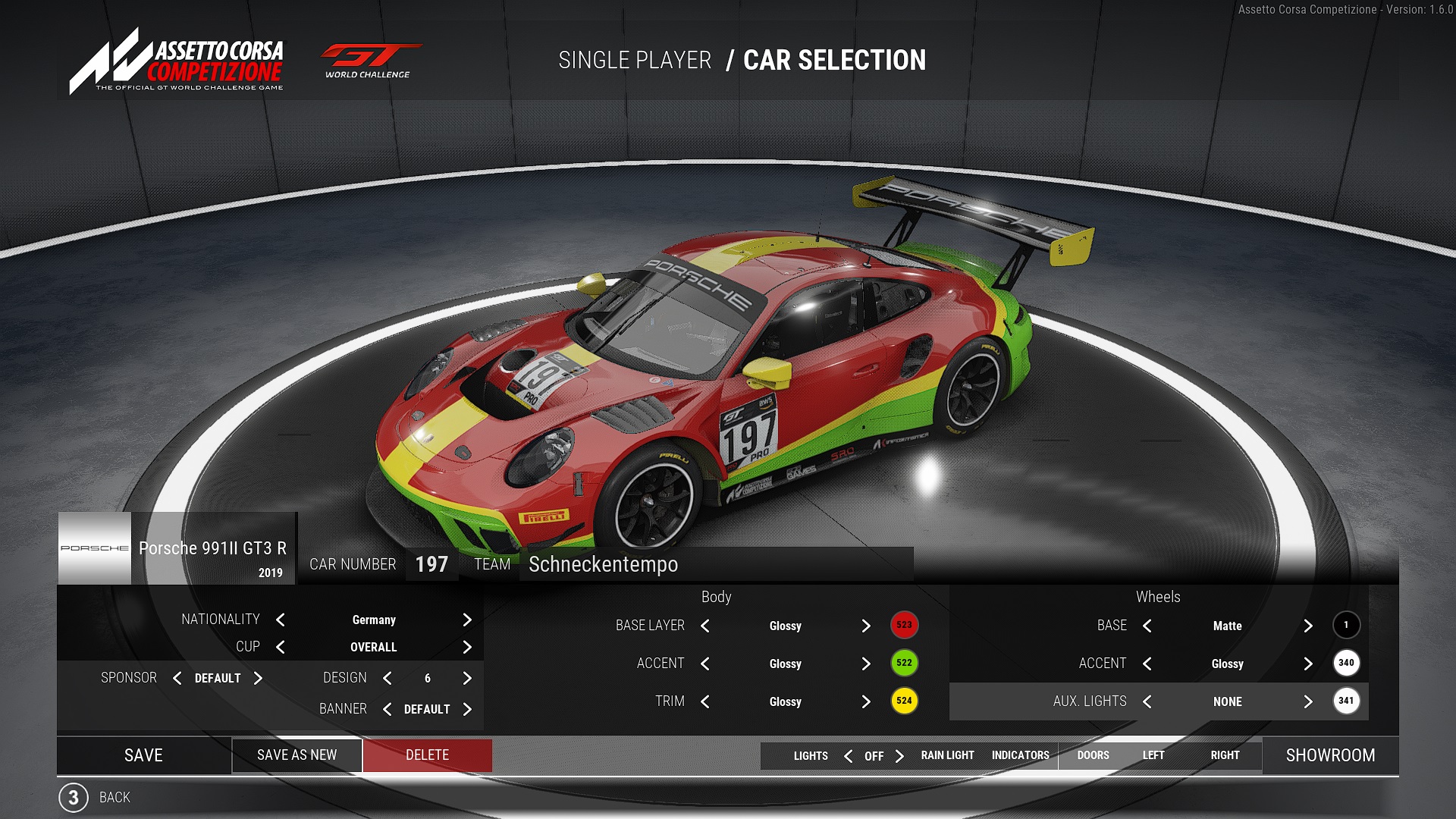Open the left door

click(x=1153, y=756)
